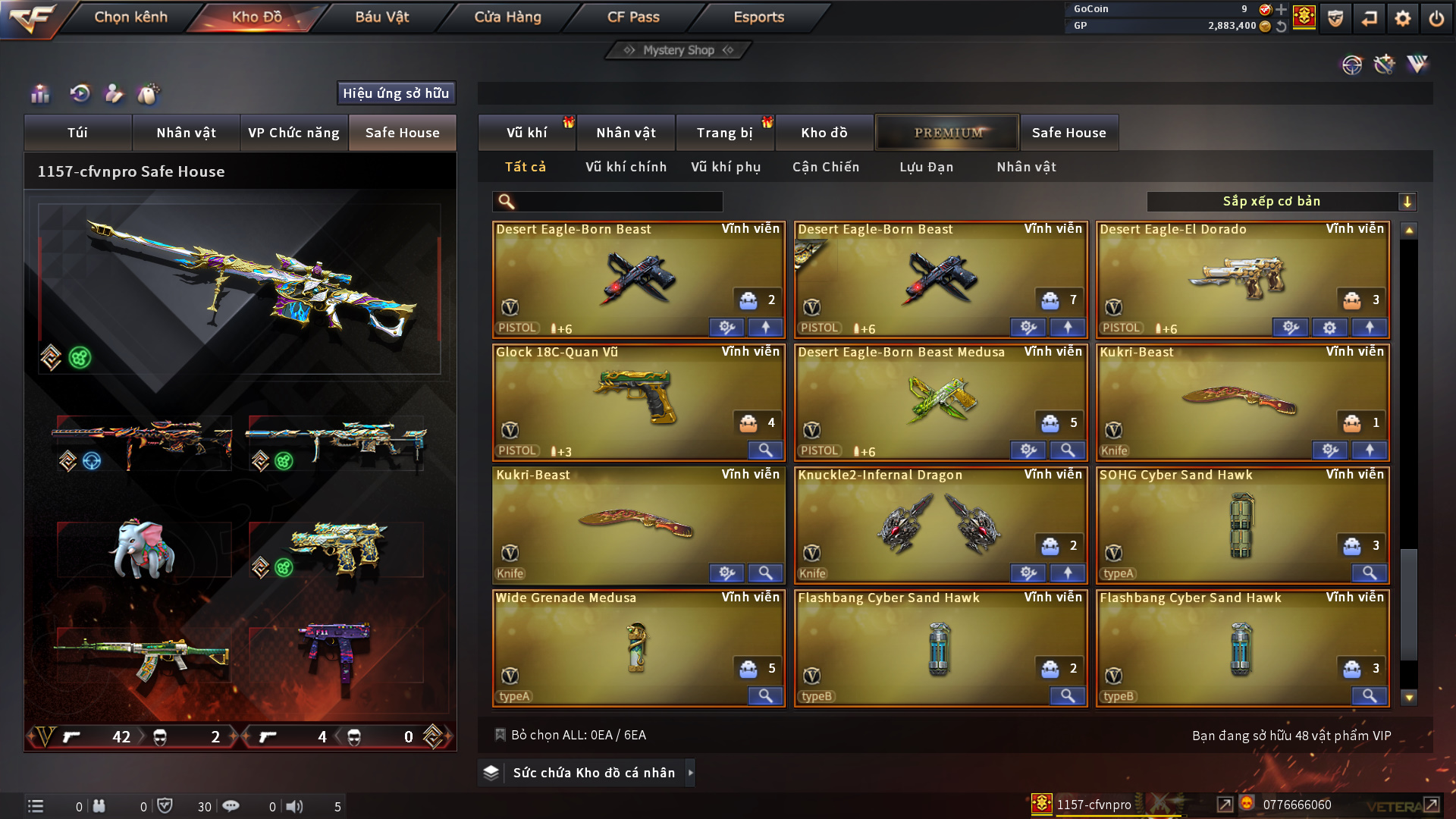This screenshot has height=819, width=1456.
Task: Switch to the PREMIUM inventory tab
Action: click(947, 133)
